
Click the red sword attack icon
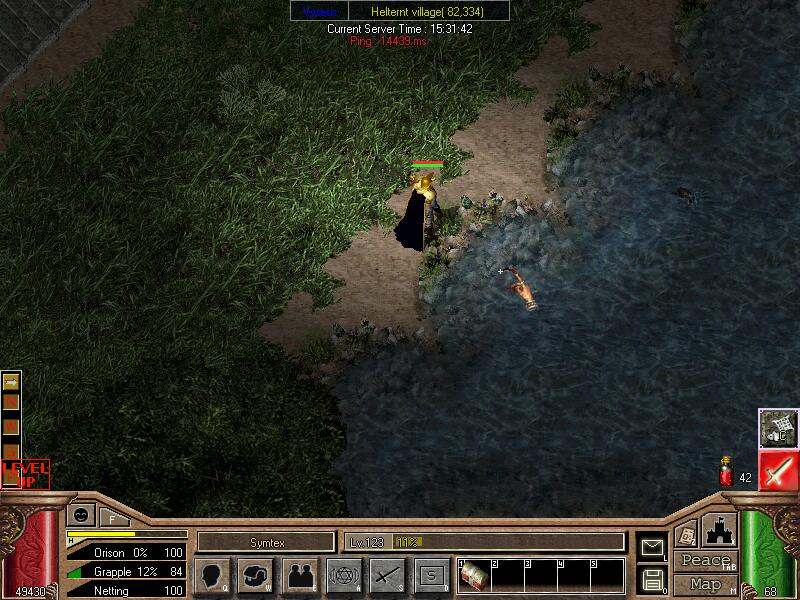point(777,471)
